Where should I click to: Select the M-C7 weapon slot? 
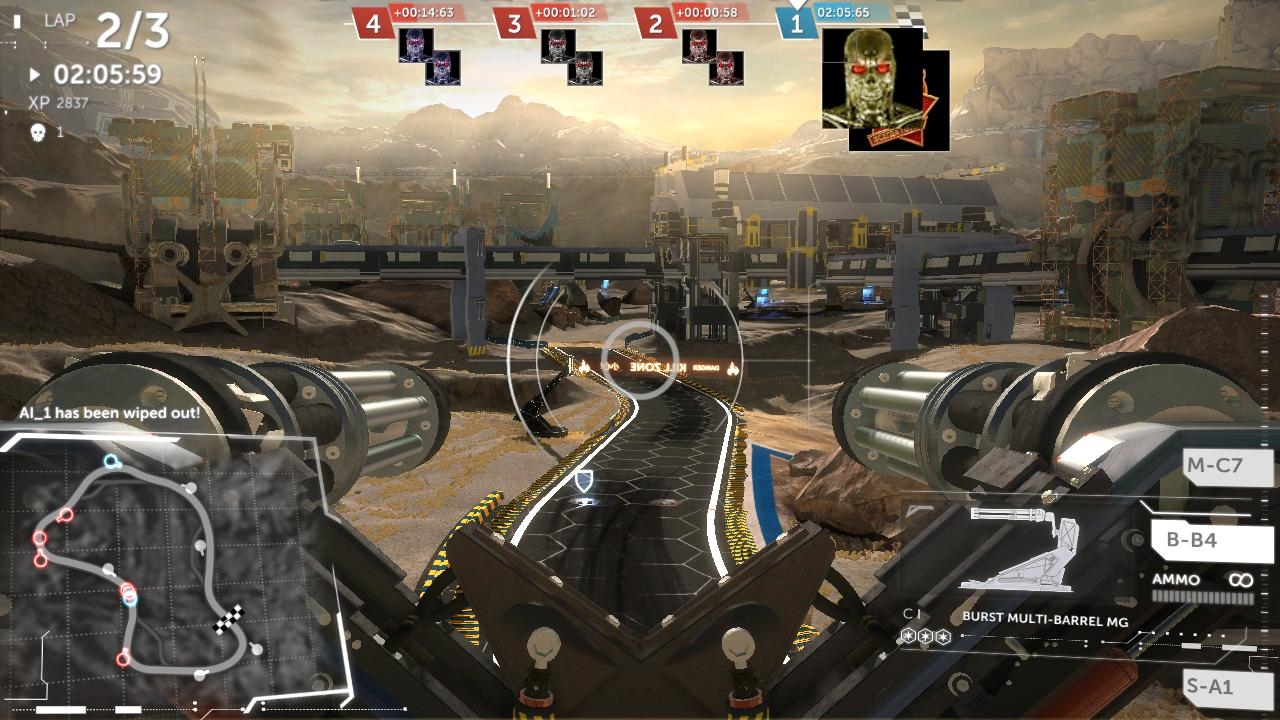1213,466
